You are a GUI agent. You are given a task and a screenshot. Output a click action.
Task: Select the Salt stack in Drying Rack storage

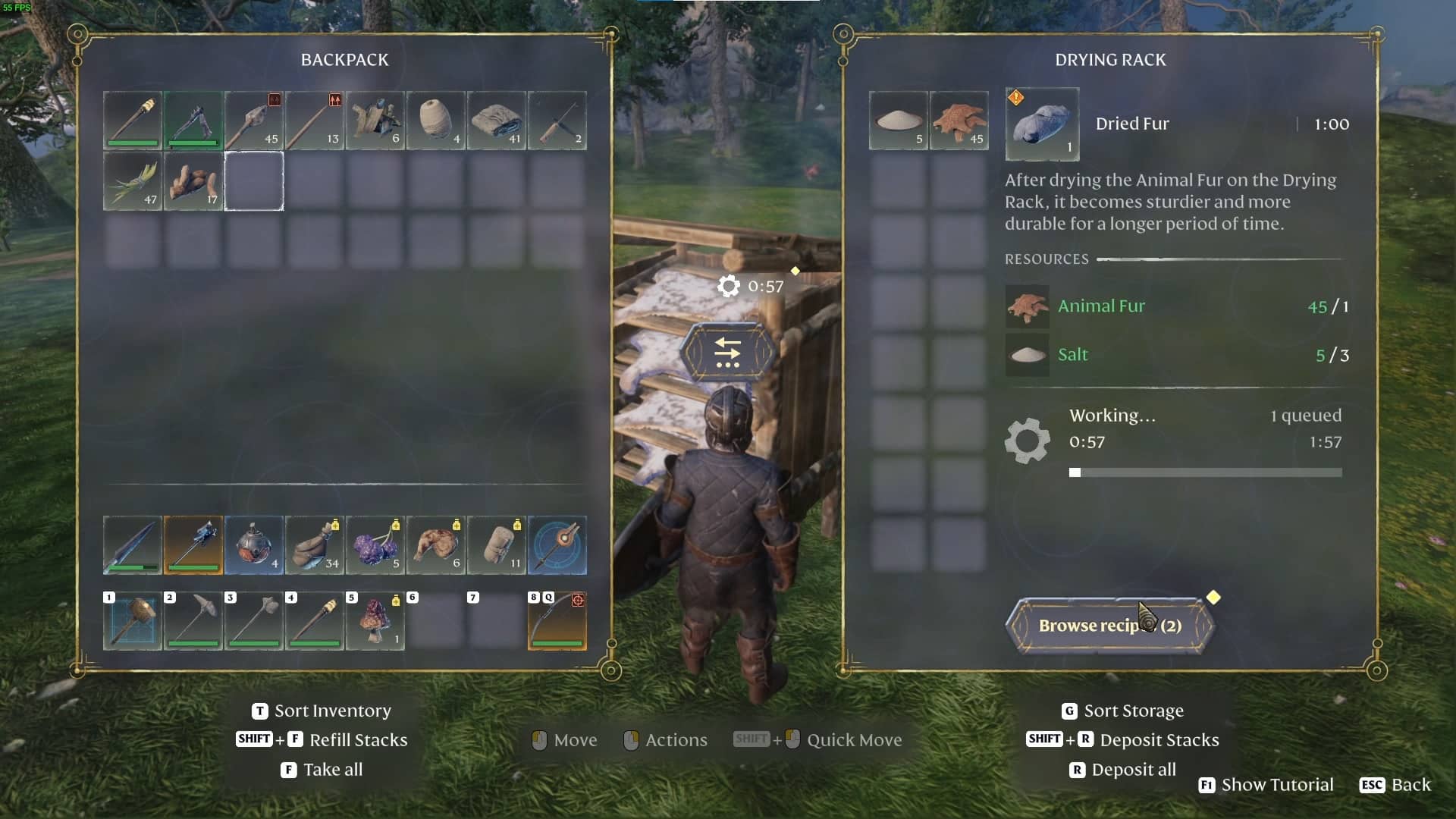[899, 121]
